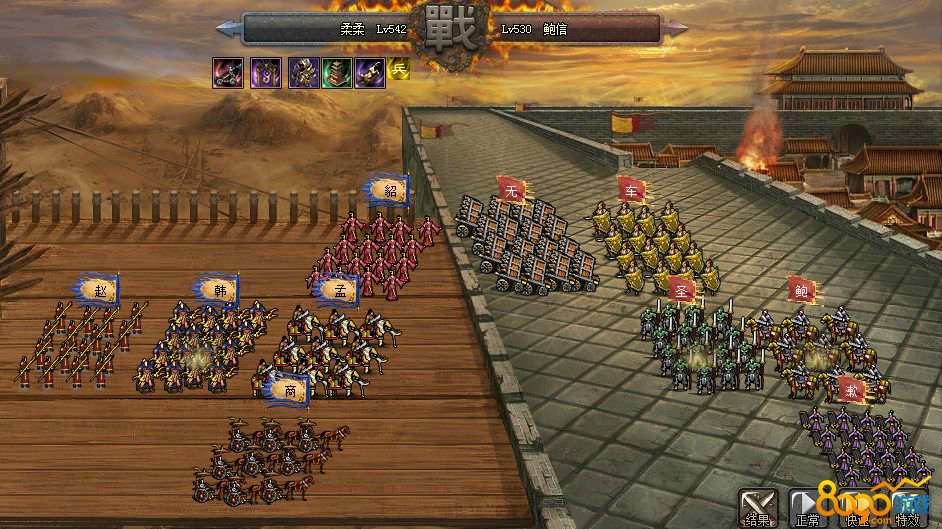This screenshot has height=529, width=942.
Task: Open the yellow 兵 troop icon
Action: coord(399,70)
